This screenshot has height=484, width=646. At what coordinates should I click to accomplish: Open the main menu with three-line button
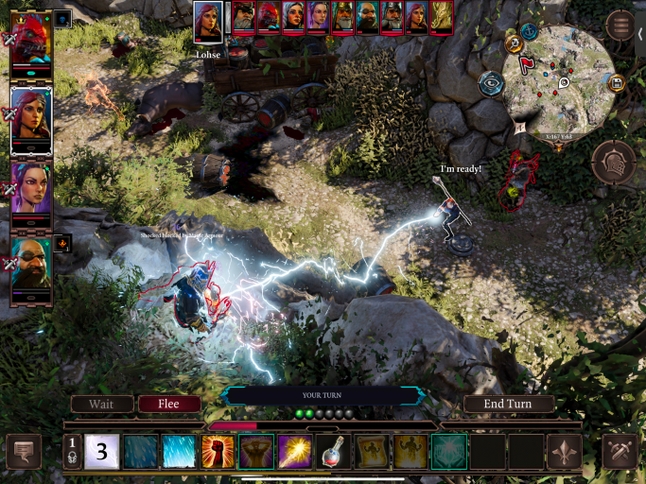click(620, 25)
